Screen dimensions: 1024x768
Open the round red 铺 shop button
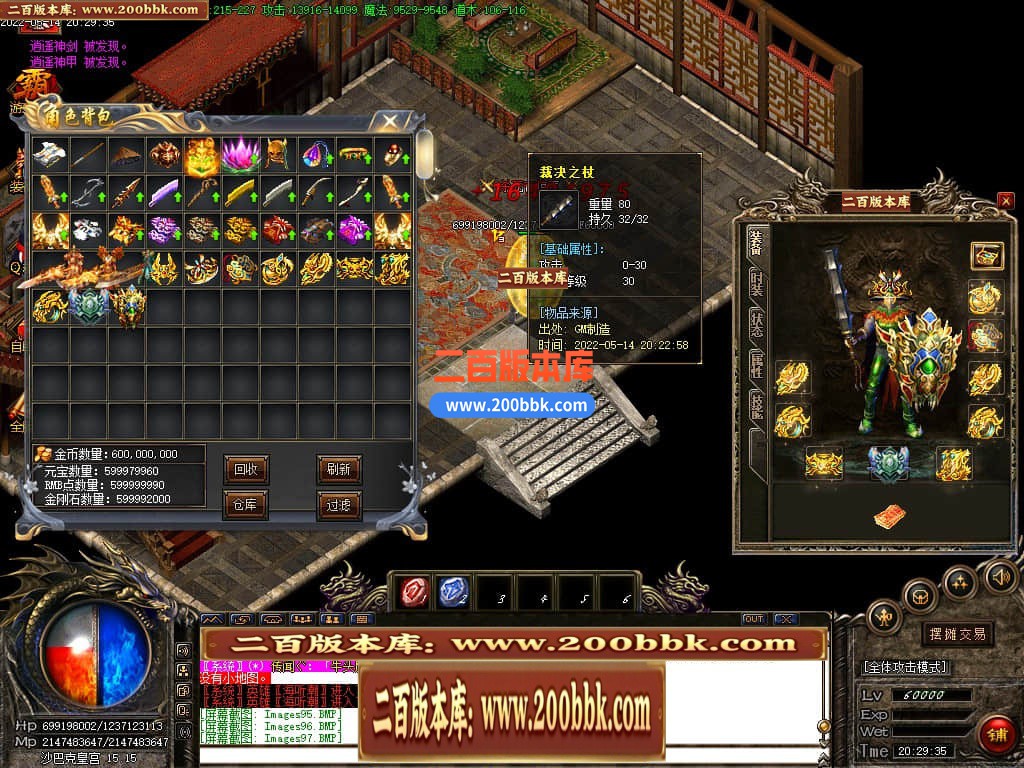996,734
